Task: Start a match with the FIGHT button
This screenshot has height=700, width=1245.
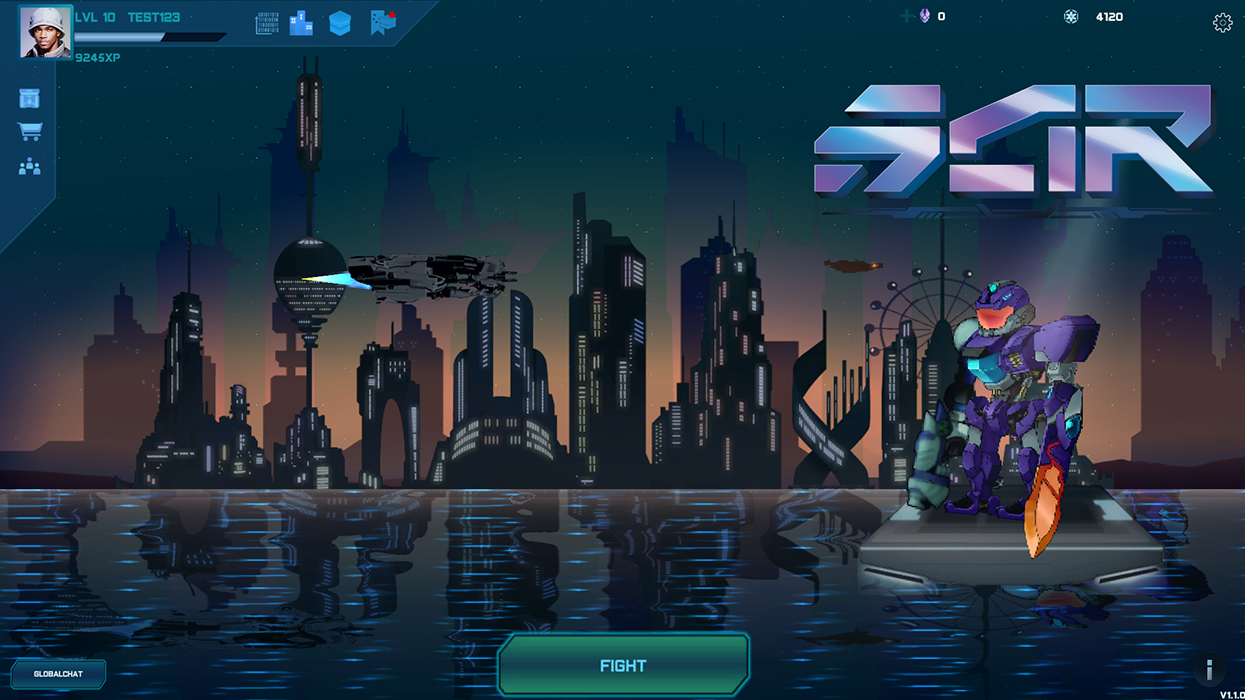Action: point(623,665)
